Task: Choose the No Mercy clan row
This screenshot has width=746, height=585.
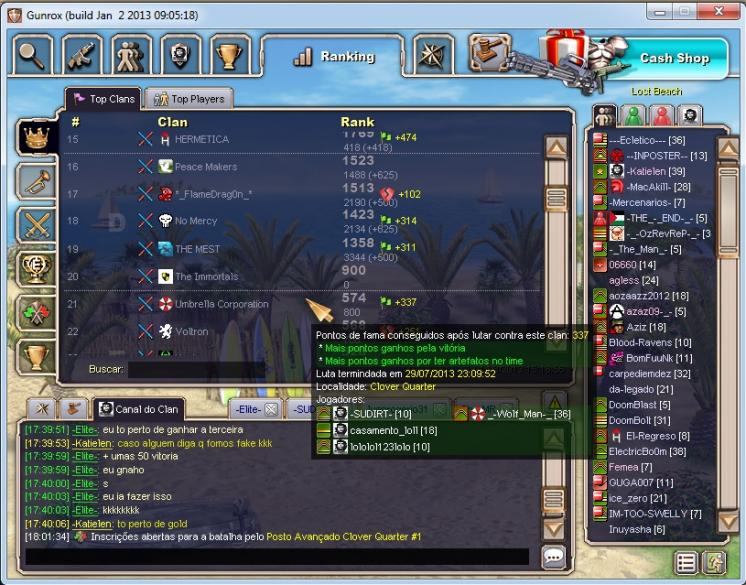Action: click(x=196, y=220)
